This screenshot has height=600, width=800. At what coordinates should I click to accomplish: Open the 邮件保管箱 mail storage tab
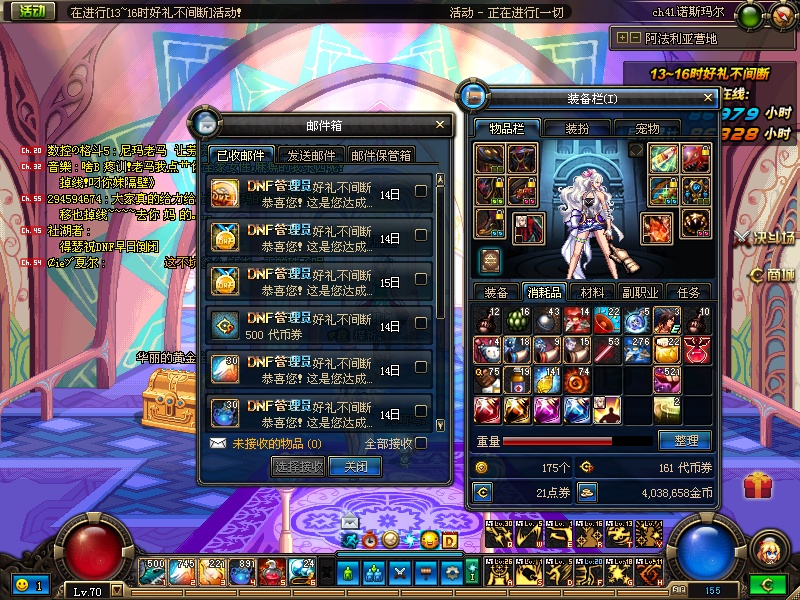pyautogui.click(x=381, y=155)
